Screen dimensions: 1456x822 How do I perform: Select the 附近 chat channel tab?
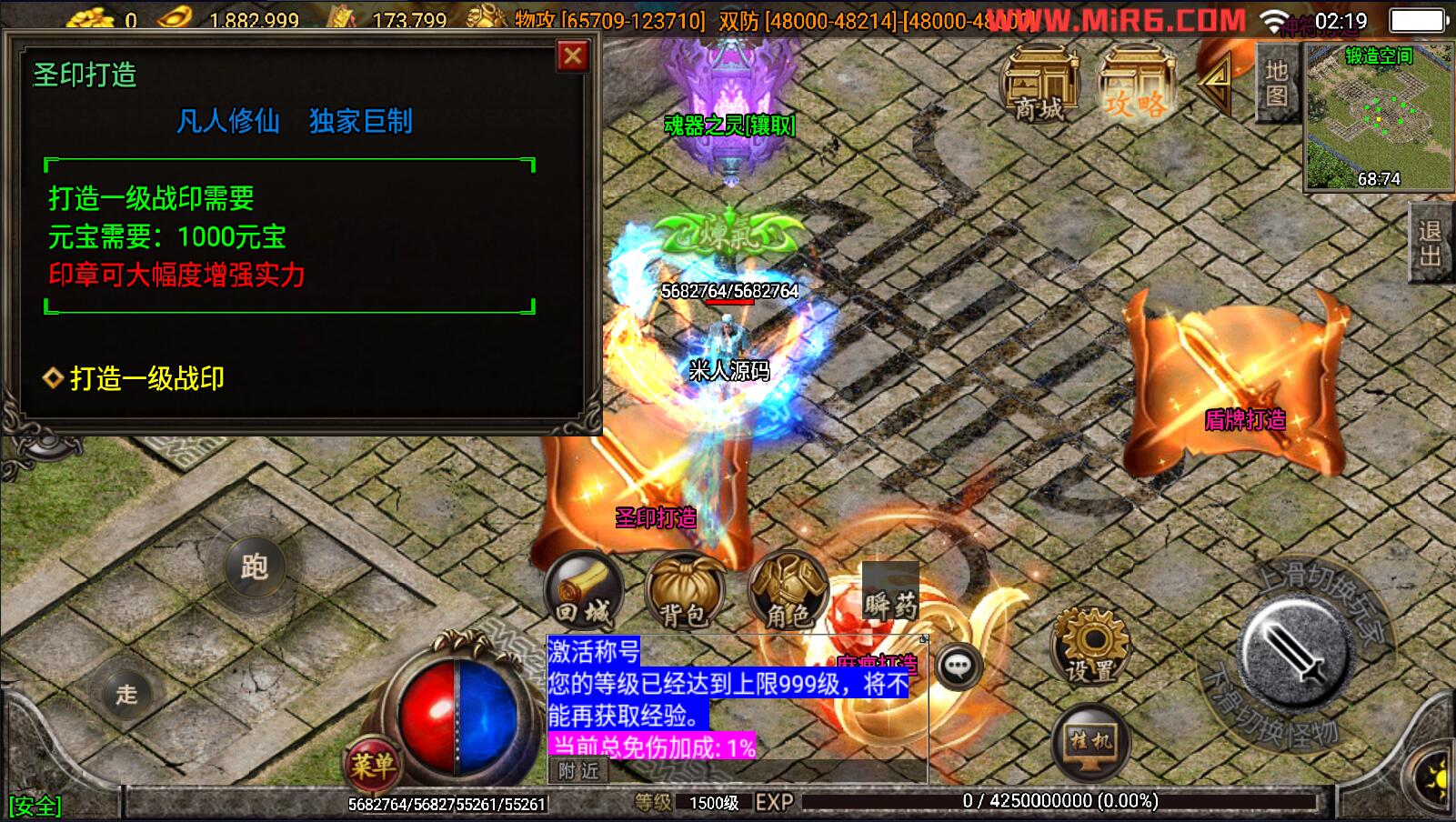(x=579, y=771)
